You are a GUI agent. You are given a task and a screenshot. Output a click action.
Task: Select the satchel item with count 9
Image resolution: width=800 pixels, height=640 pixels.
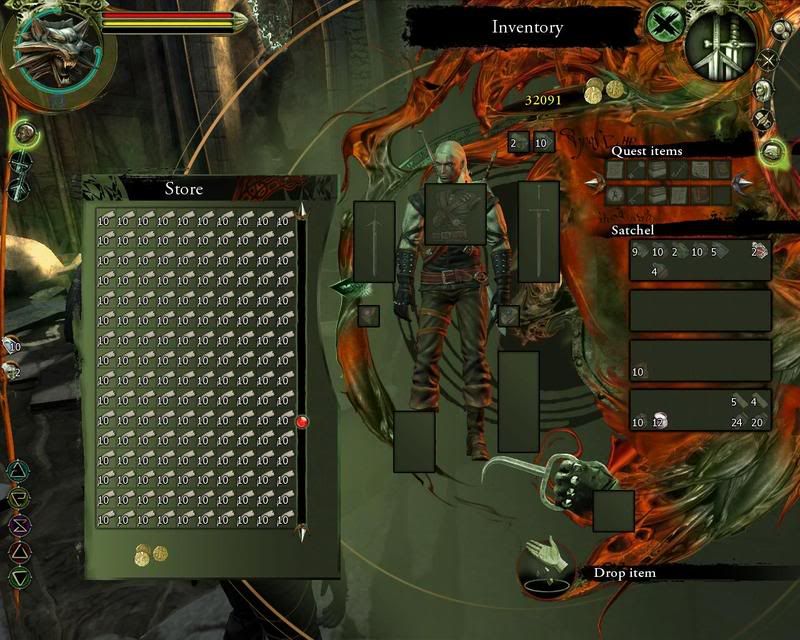pos(638,252)
